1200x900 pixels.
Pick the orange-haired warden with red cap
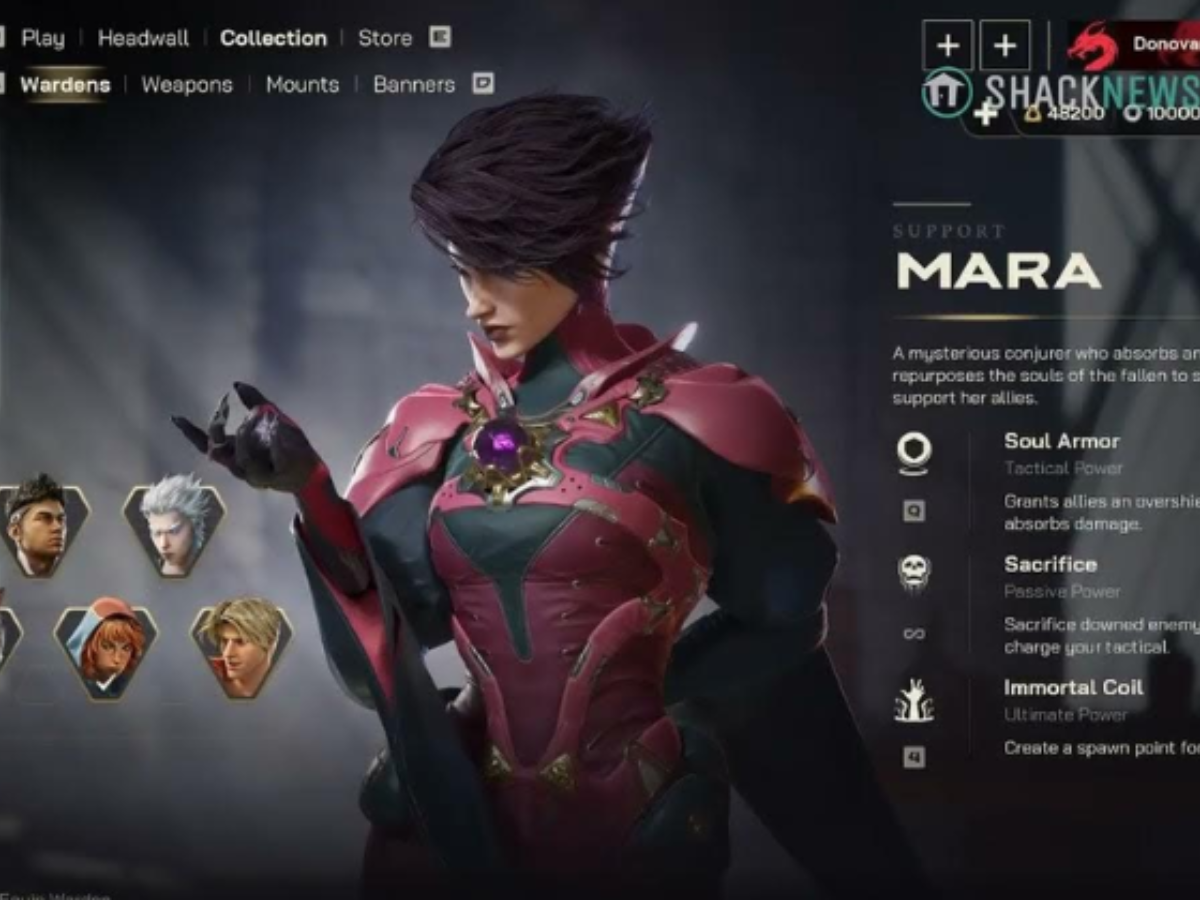click(106, 651)
